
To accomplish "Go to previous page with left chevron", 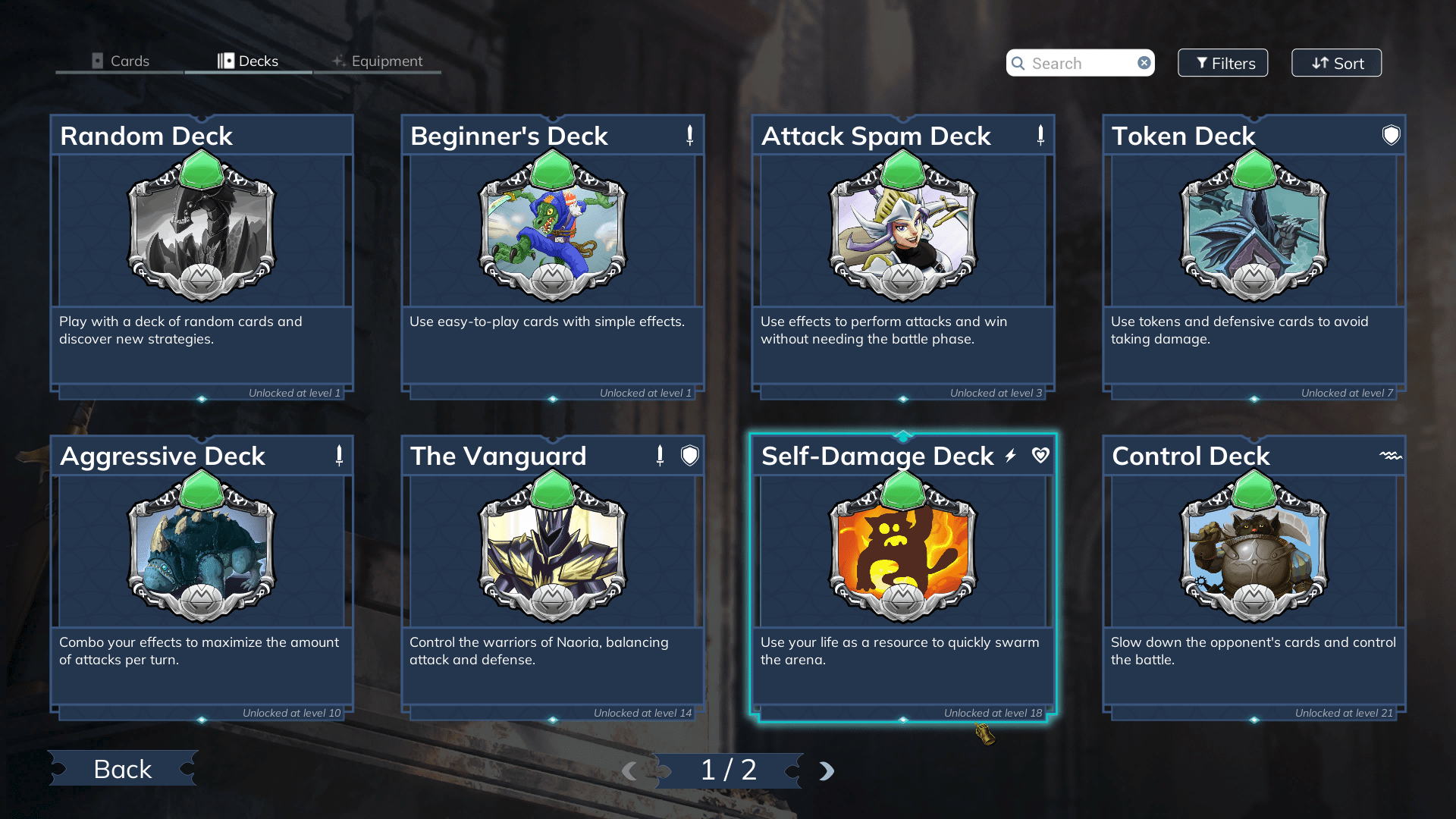I will (630, 770).
